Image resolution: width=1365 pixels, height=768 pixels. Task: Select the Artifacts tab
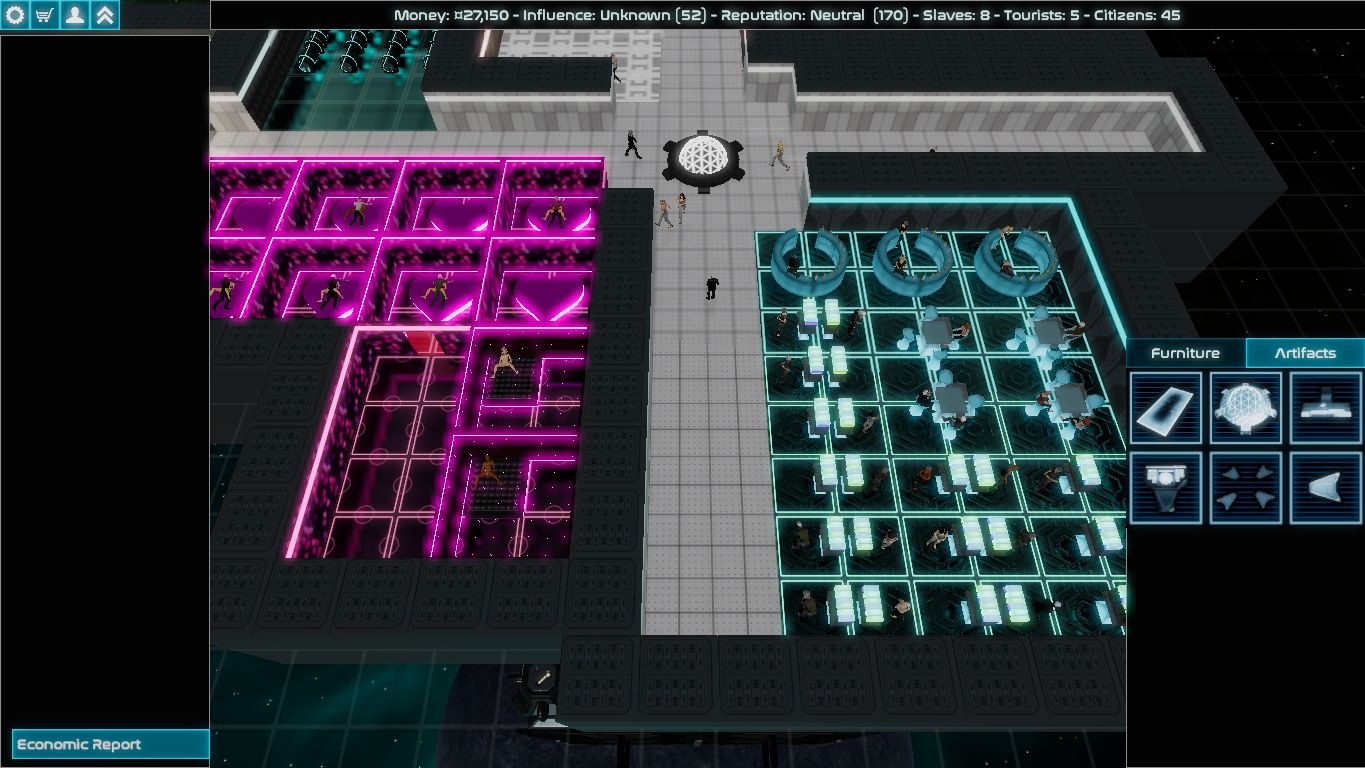pyautogui.click(x=1305, y=353)
